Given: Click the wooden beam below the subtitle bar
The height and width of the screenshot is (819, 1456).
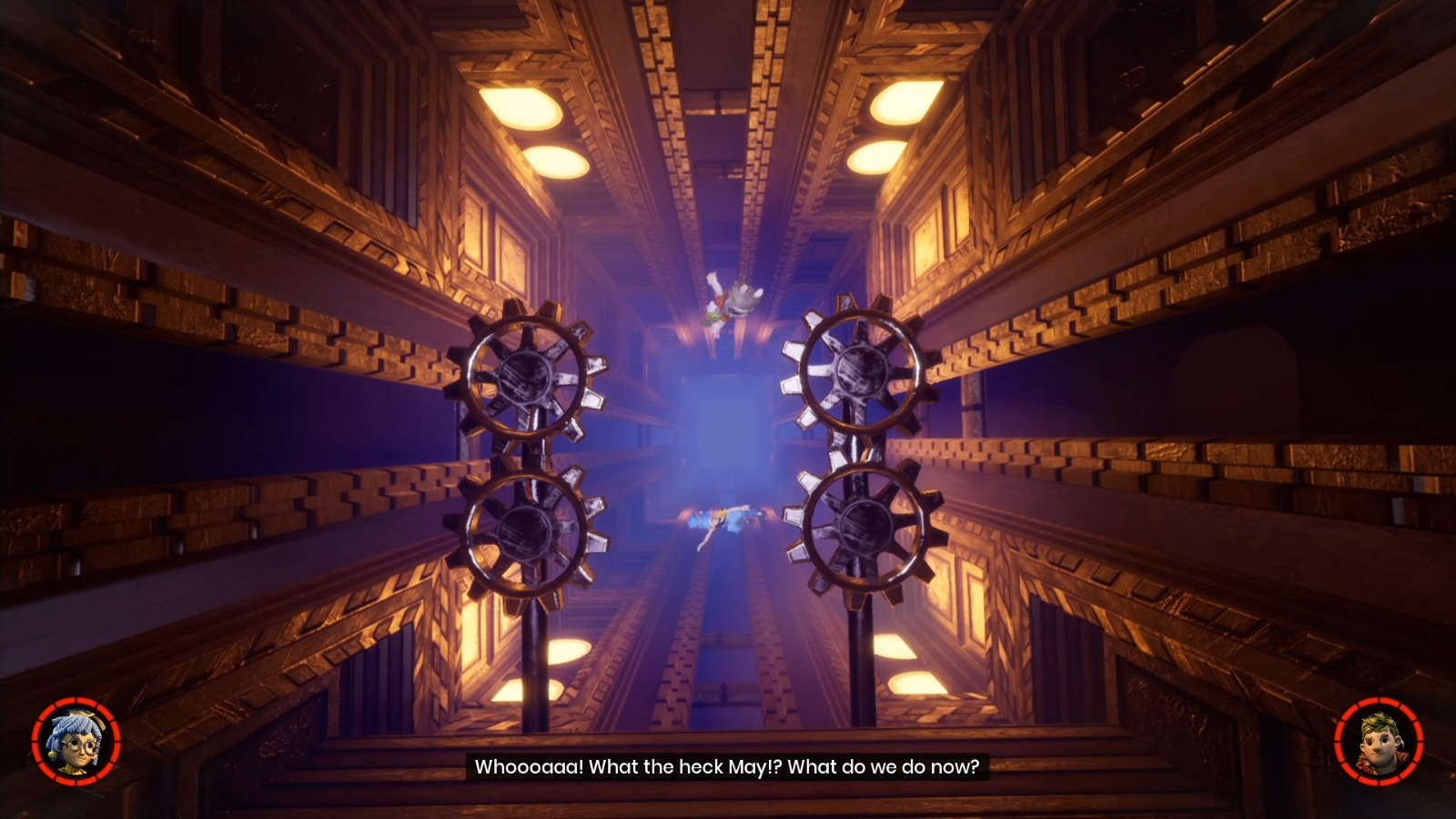Looking at the screenshot, I should pos(728,805).
